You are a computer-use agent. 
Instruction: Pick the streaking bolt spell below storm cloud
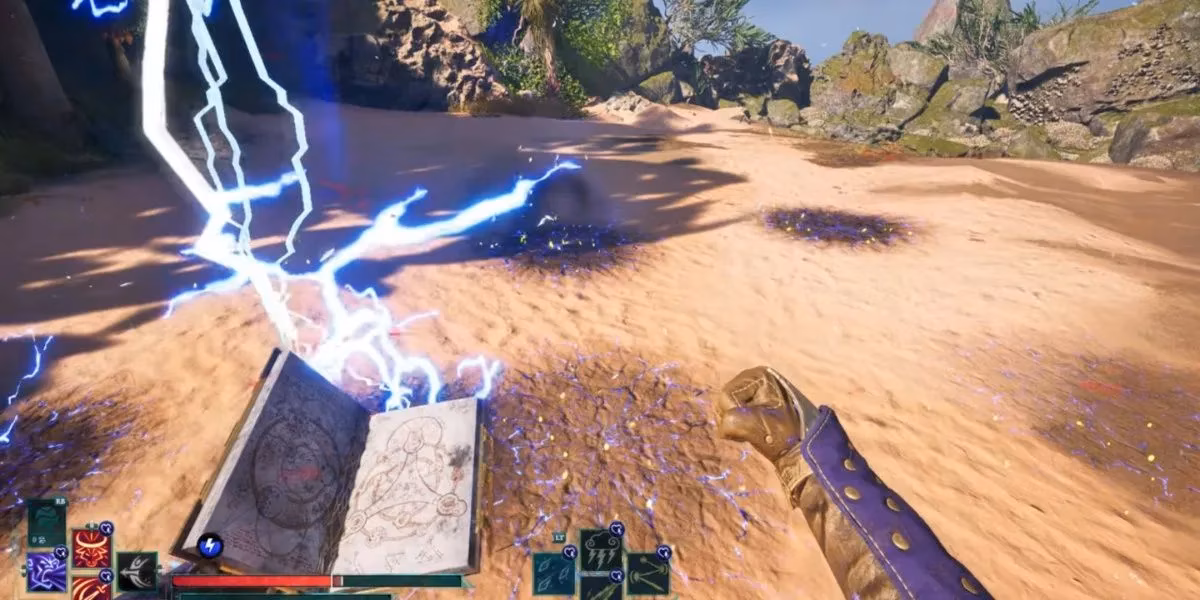pos(600,590)
